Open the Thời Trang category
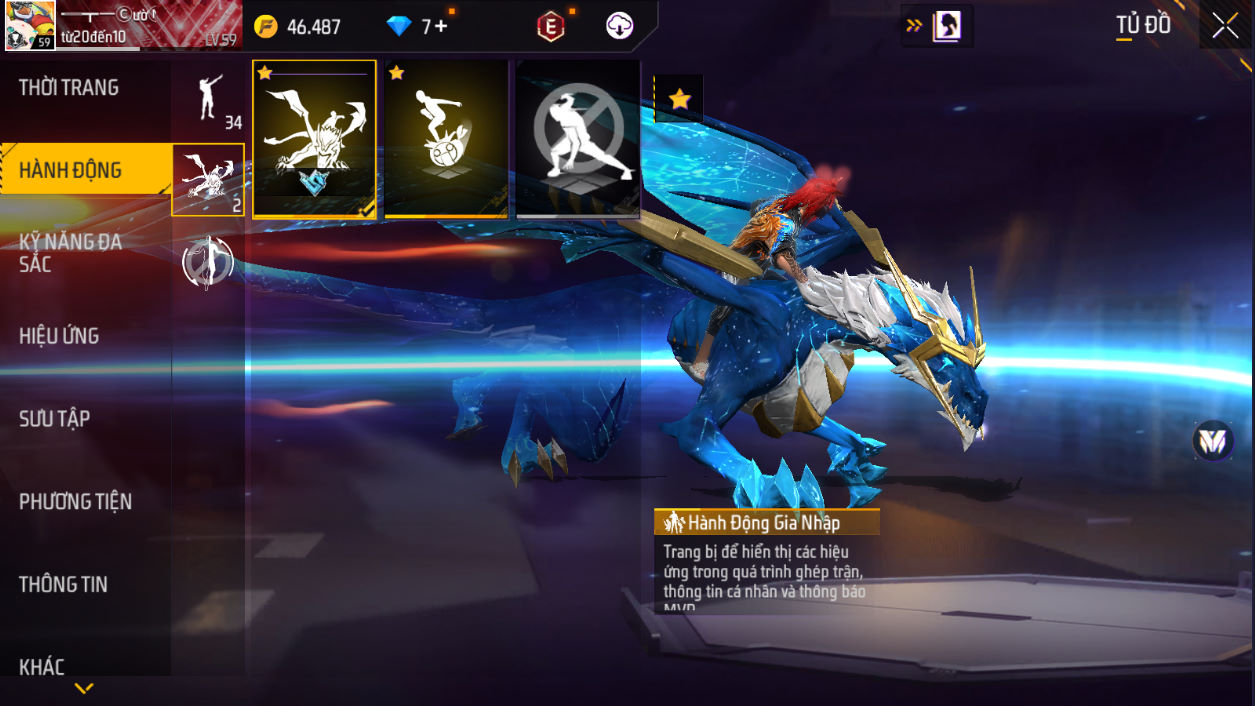The width and height of the screenshot is (1255, 706). click(x=69, y=88)
